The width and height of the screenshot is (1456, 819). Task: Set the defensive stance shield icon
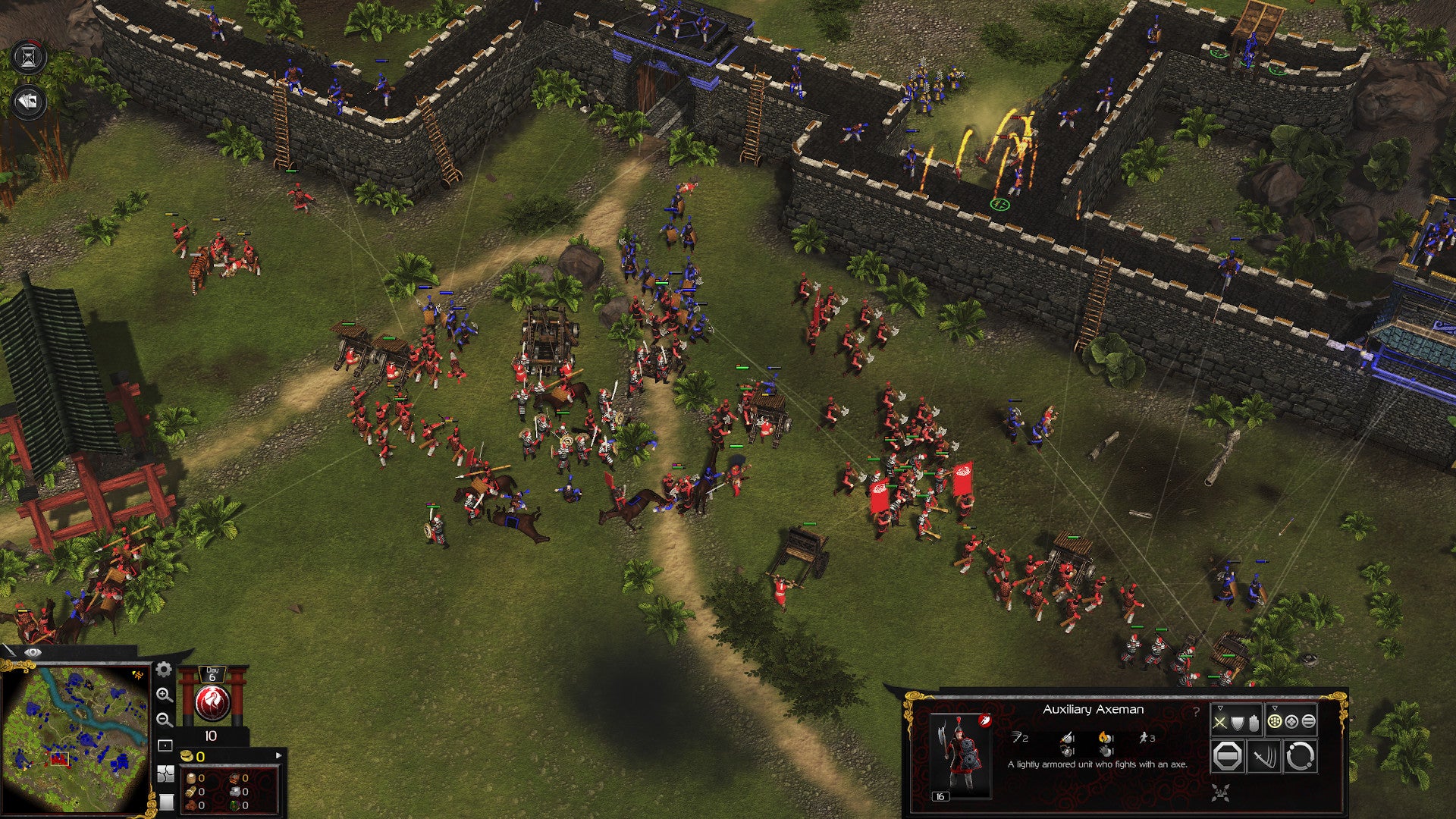[x=1237, y=723]
